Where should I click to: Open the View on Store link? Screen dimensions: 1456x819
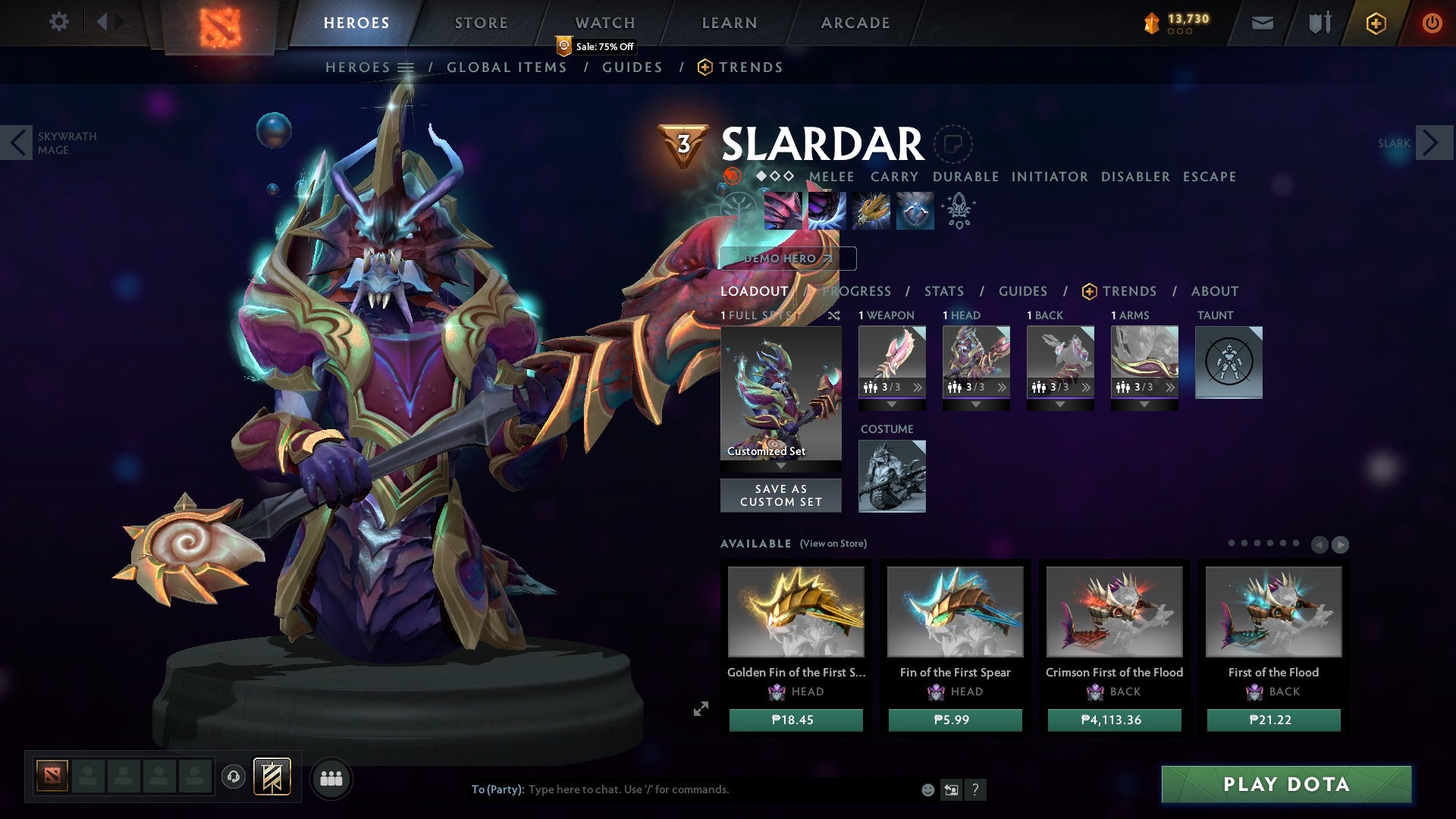831,544
